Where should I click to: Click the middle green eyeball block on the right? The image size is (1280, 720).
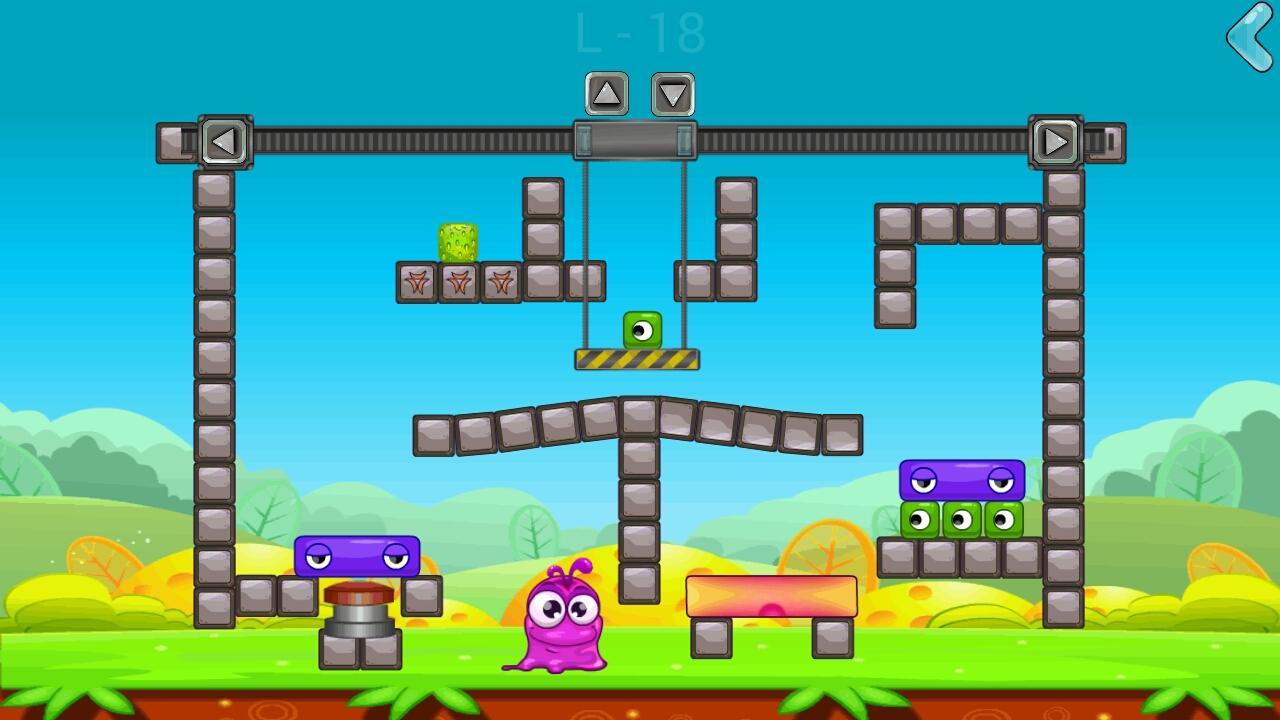[x=963, y=521]
